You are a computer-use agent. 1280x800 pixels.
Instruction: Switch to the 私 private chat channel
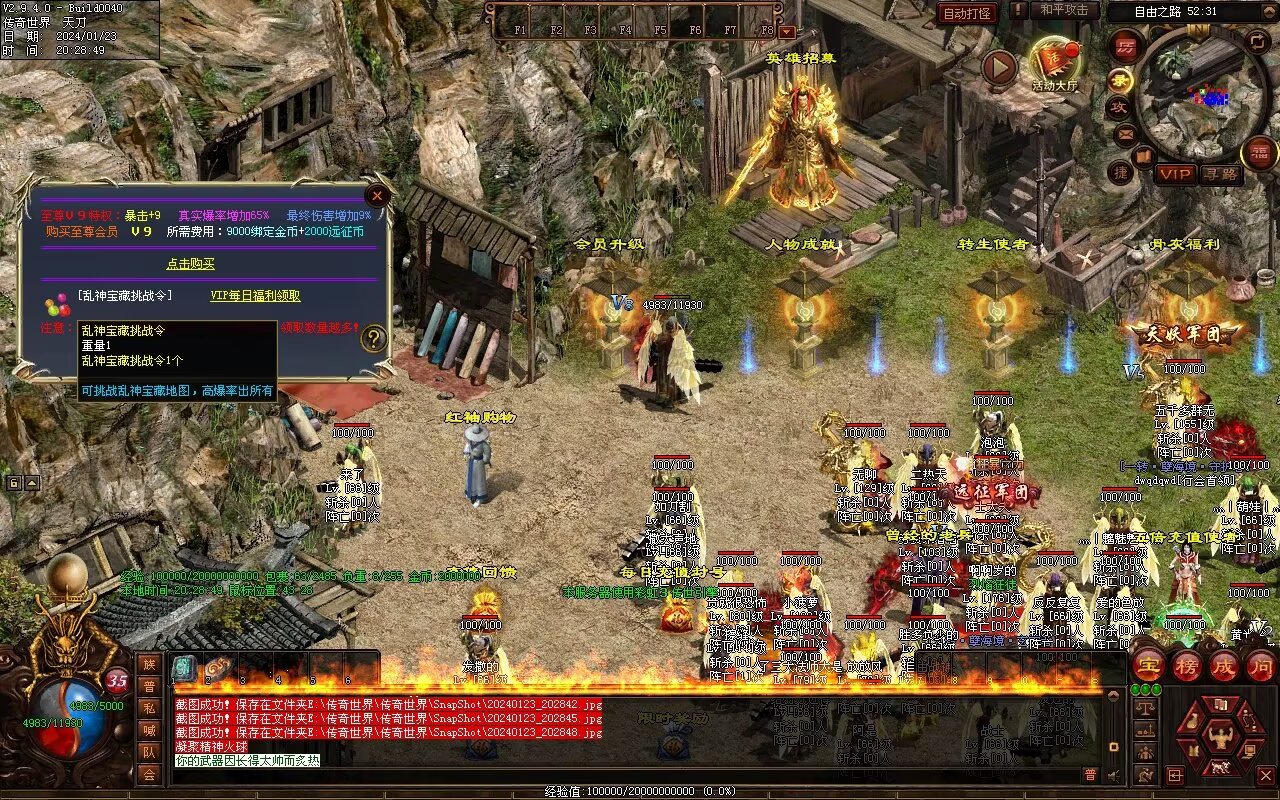click(x=149, y=708)
